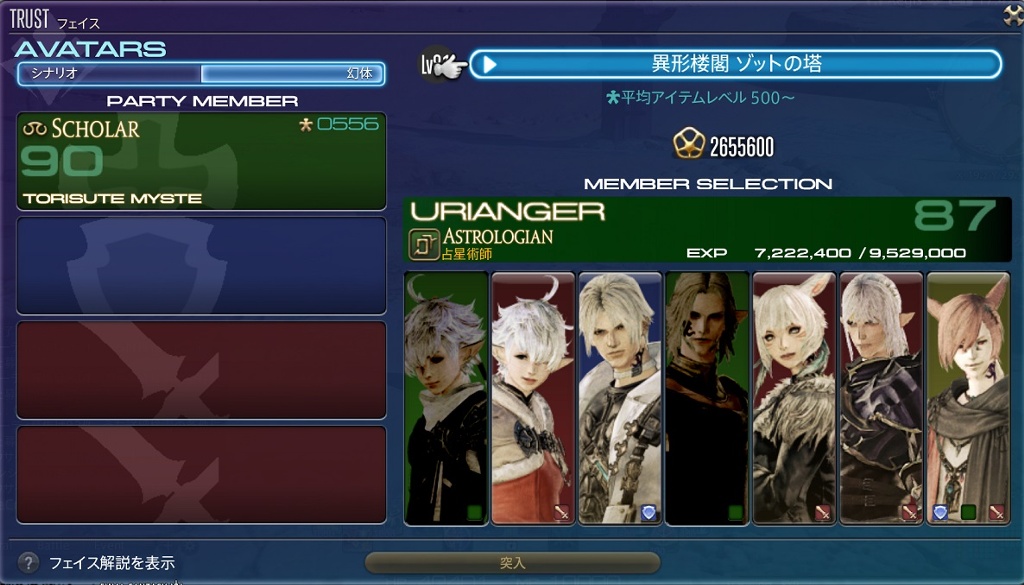Image resolution: width=1024 pixels, height=585 pixels.
Task: Select Urianger's portrait
Action: click(x=707, y=398)
